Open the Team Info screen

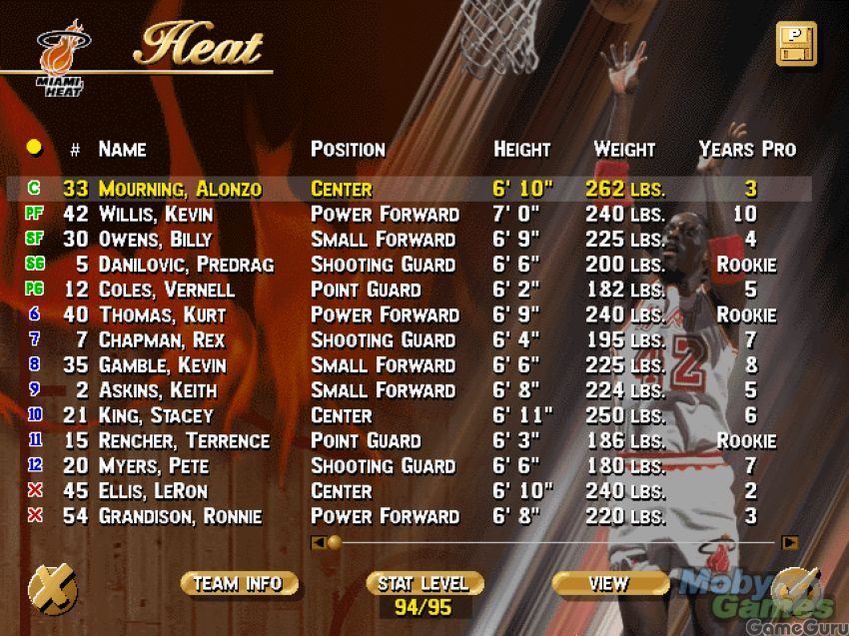239,583
